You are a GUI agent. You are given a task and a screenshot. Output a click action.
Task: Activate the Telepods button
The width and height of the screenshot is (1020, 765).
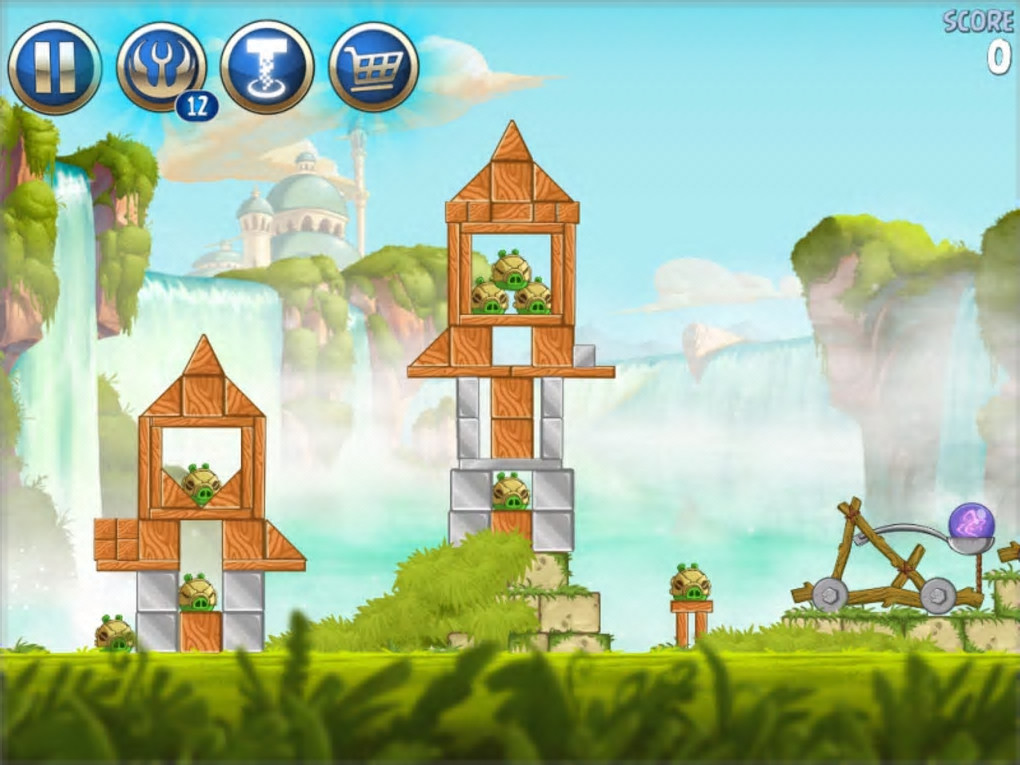click(x=267, y=67)
